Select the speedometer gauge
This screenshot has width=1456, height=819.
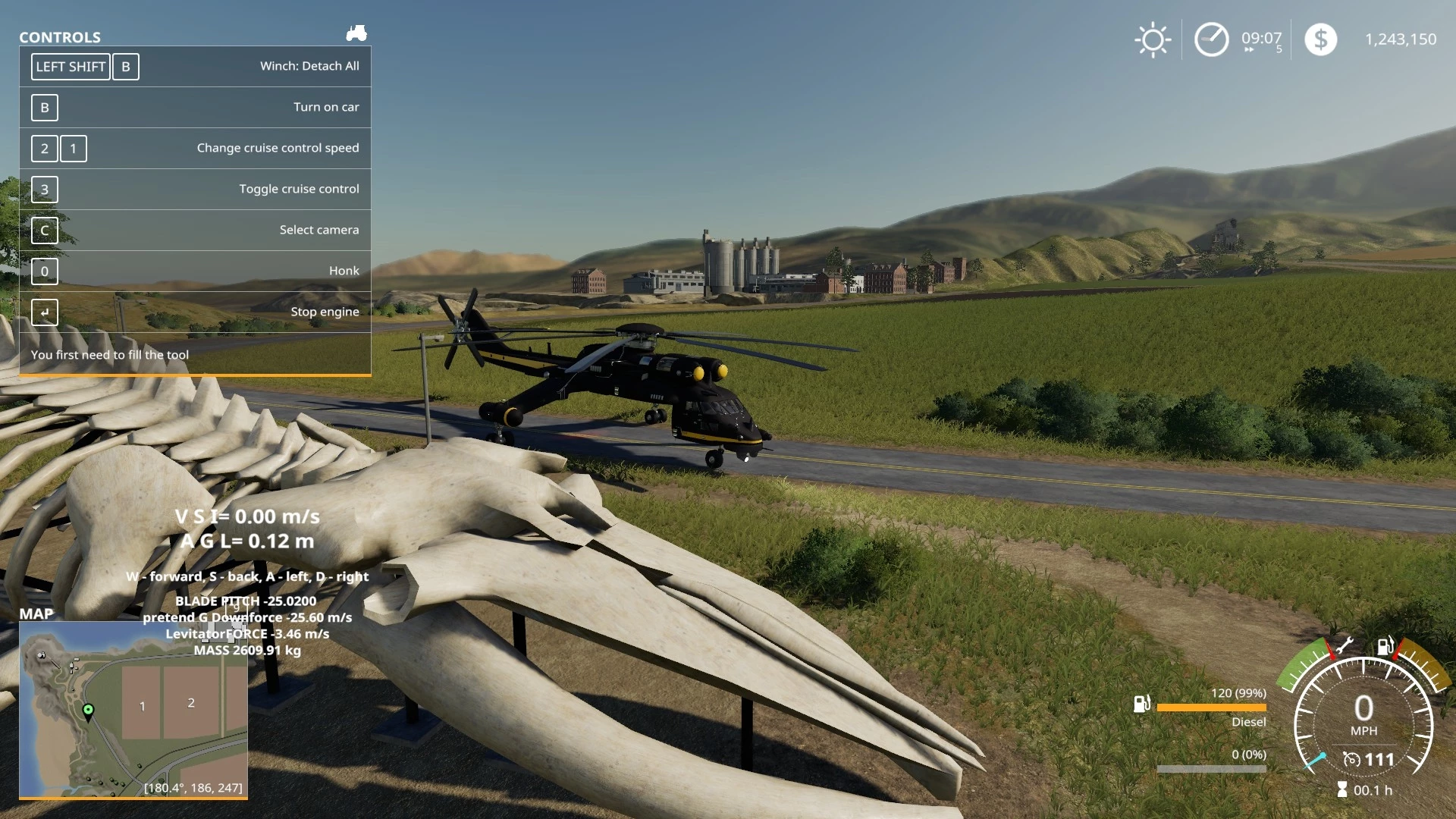pos(1363,724)
